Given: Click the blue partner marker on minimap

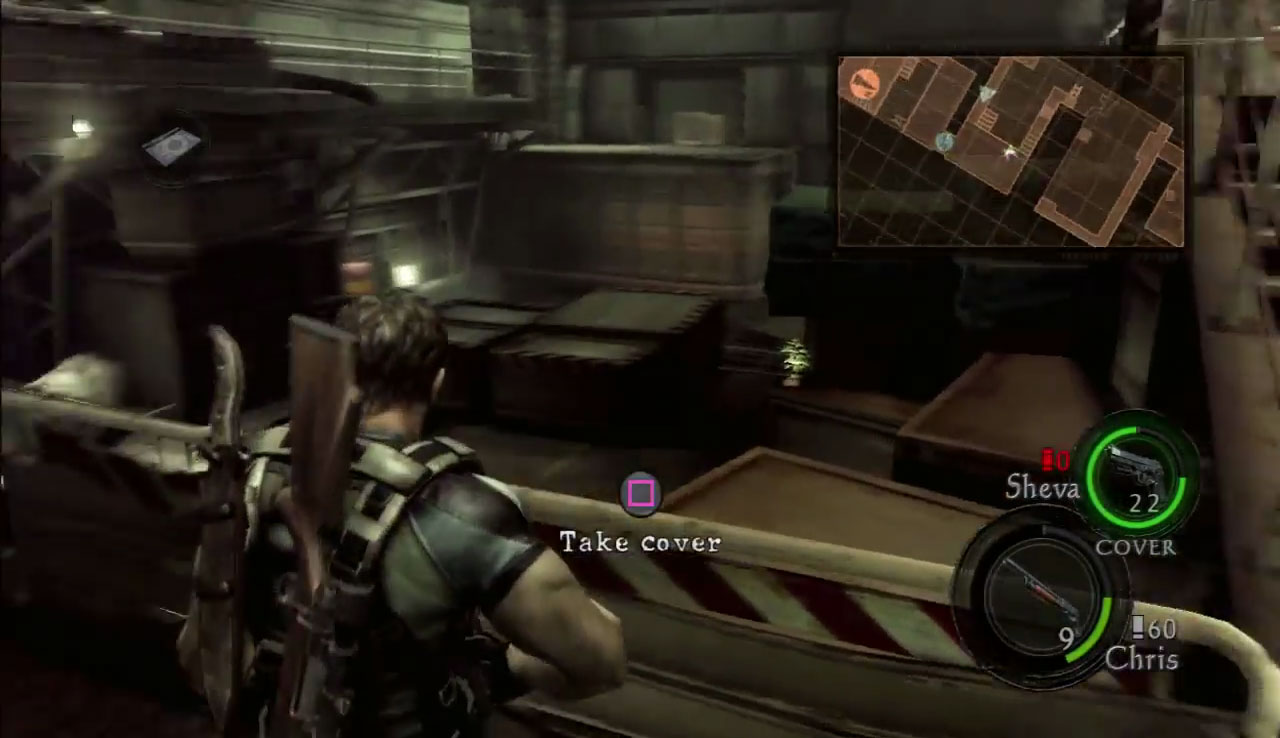Looking at the screenshot, I should (x=944, y=142).
